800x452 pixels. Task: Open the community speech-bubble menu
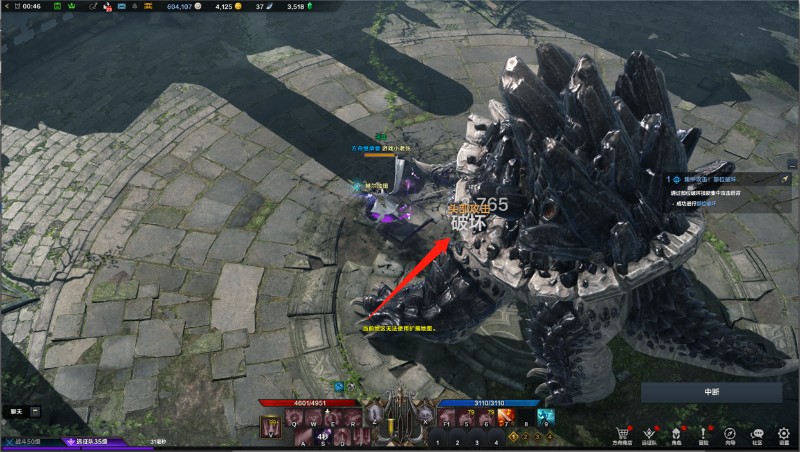click(757, 434)
